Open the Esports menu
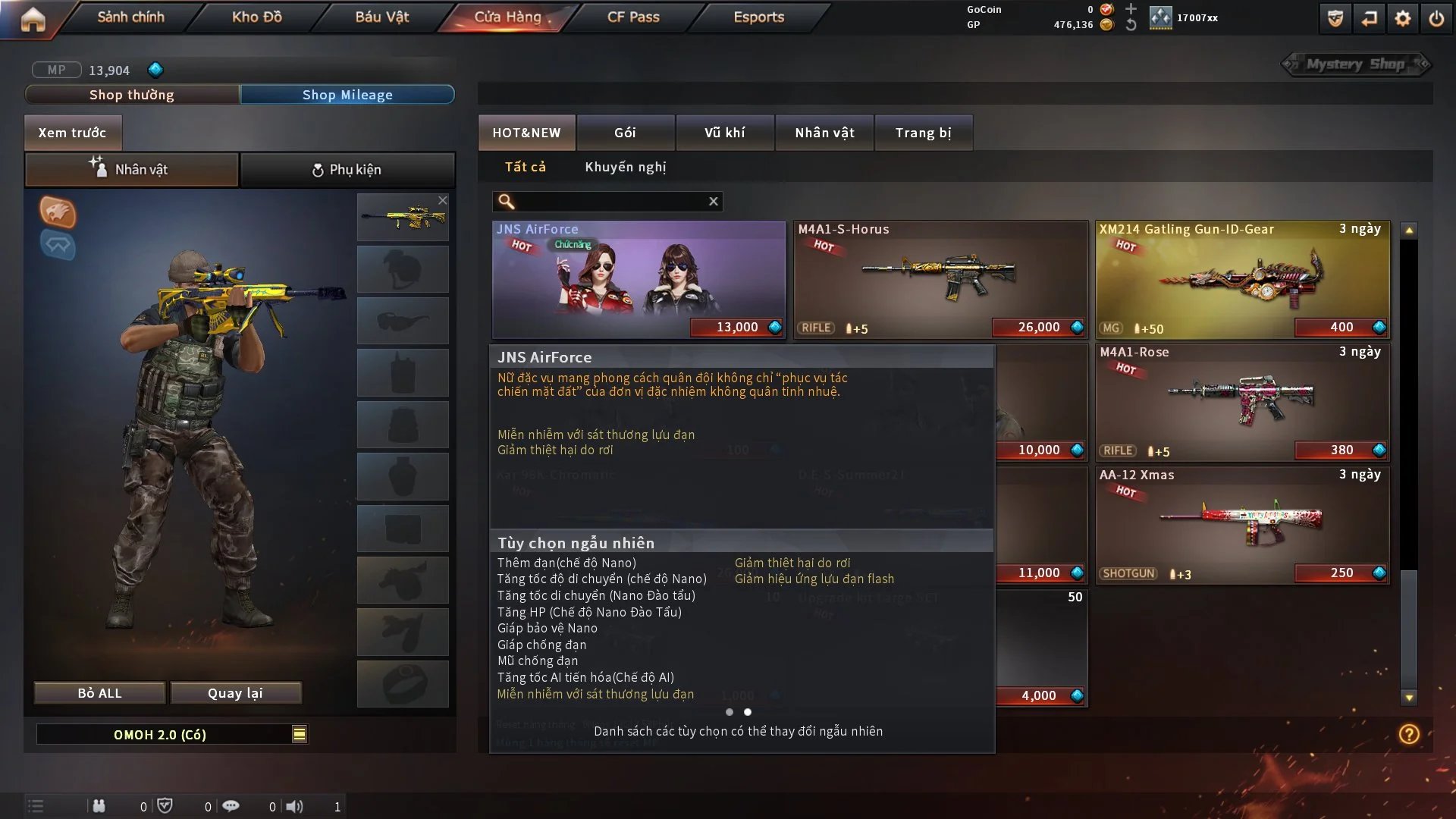Screen dimensions: 1456x819 pyautogui.click(x=758, y=17)
